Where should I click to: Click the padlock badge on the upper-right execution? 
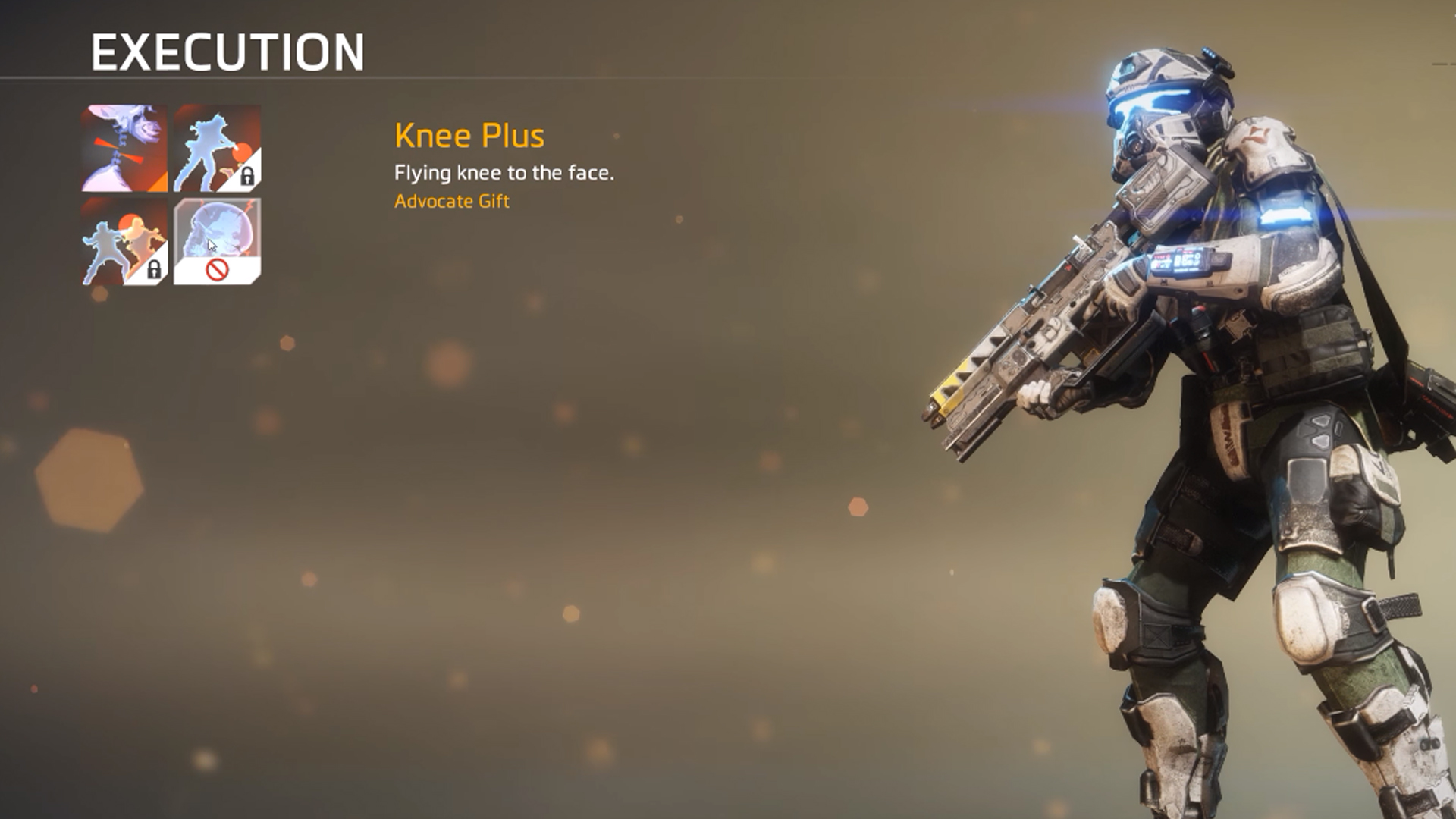click(x=247, y=176)
